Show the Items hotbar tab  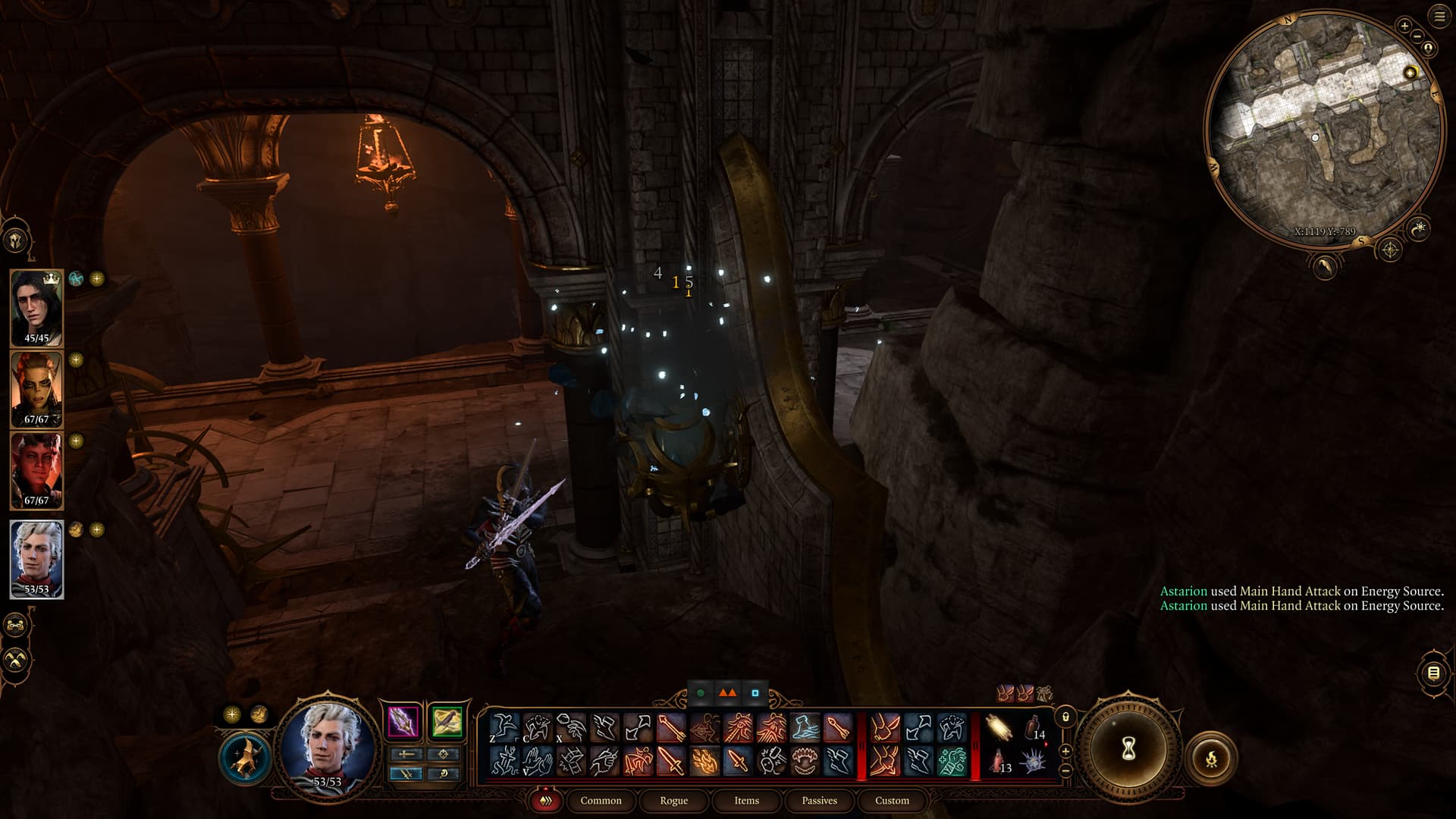point(746,800)
